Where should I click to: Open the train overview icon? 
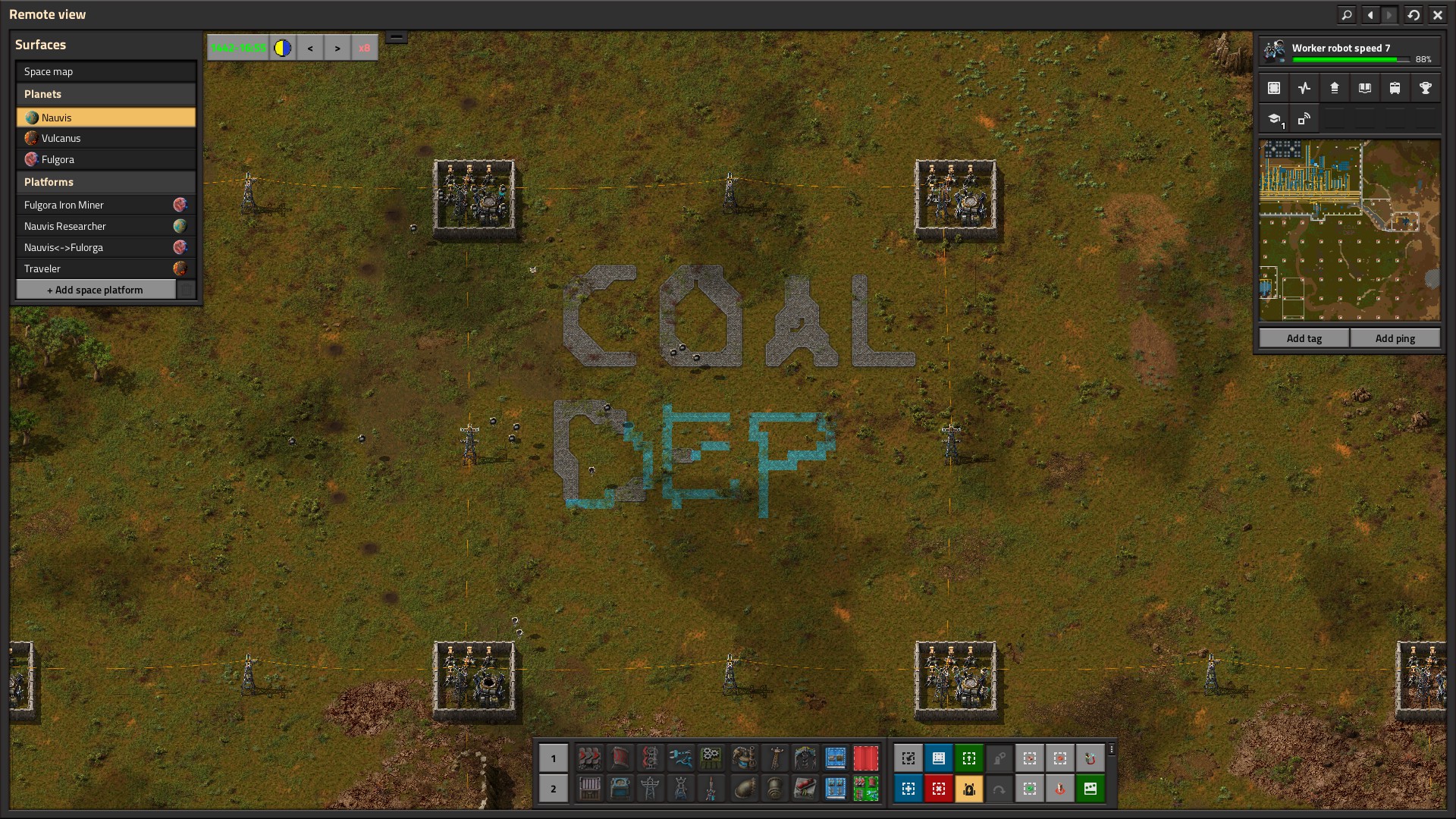(x=1395, y=88)
